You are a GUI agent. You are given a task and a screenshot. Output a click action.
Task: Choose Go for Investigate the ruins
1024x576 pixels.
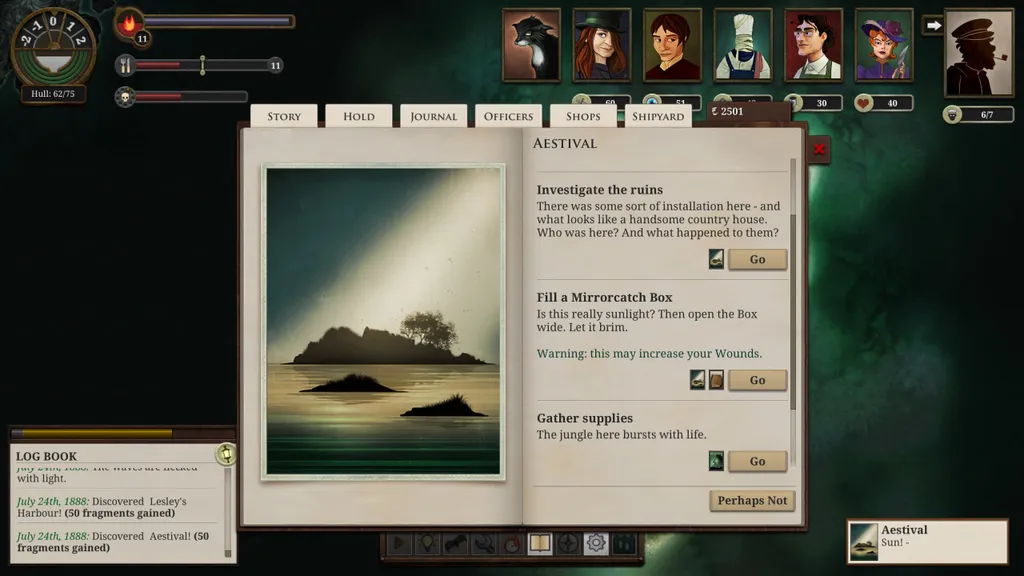757,259
